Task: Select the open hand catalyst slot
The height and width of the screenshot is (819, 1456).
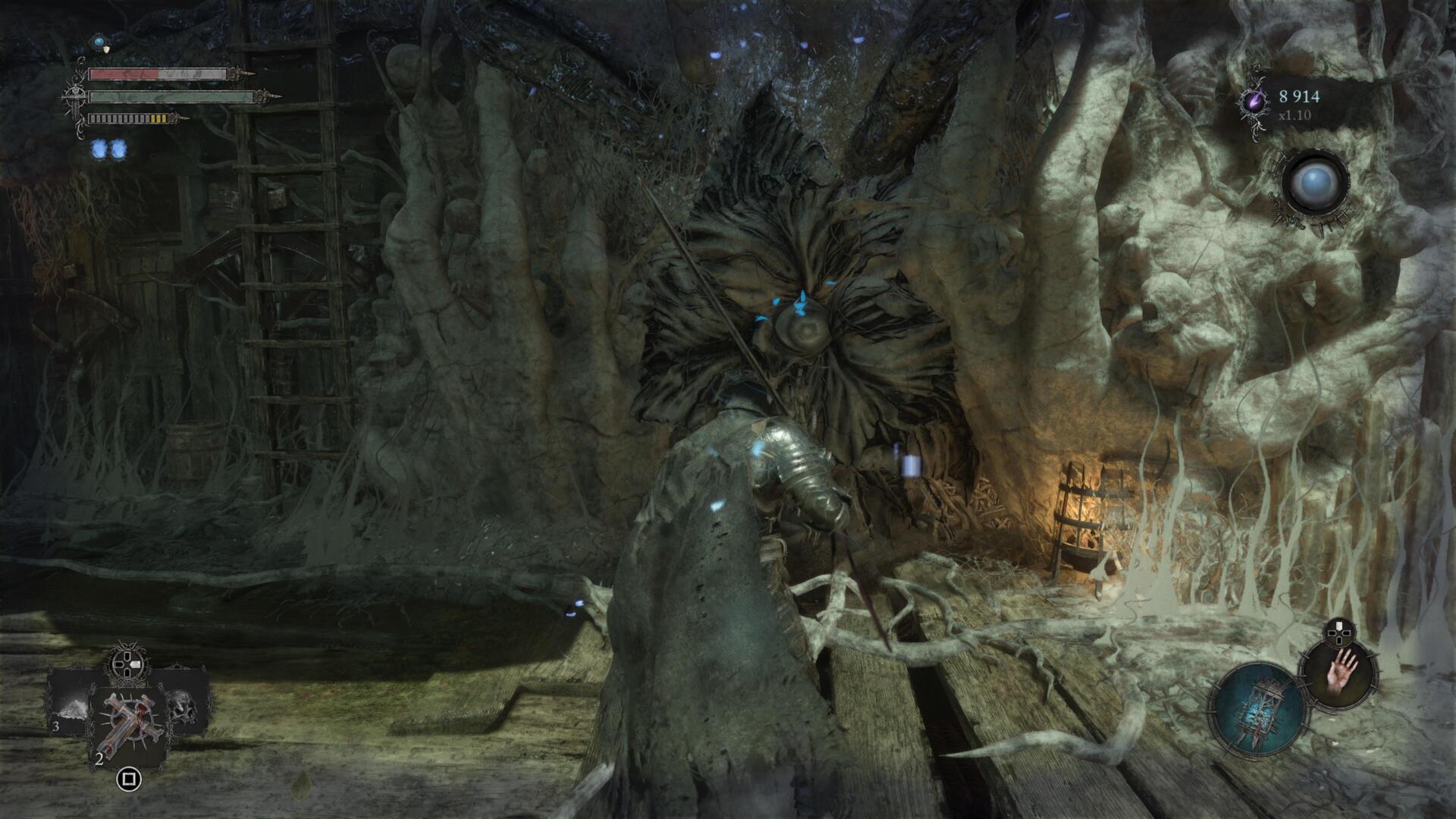Action: point(1338,673)
